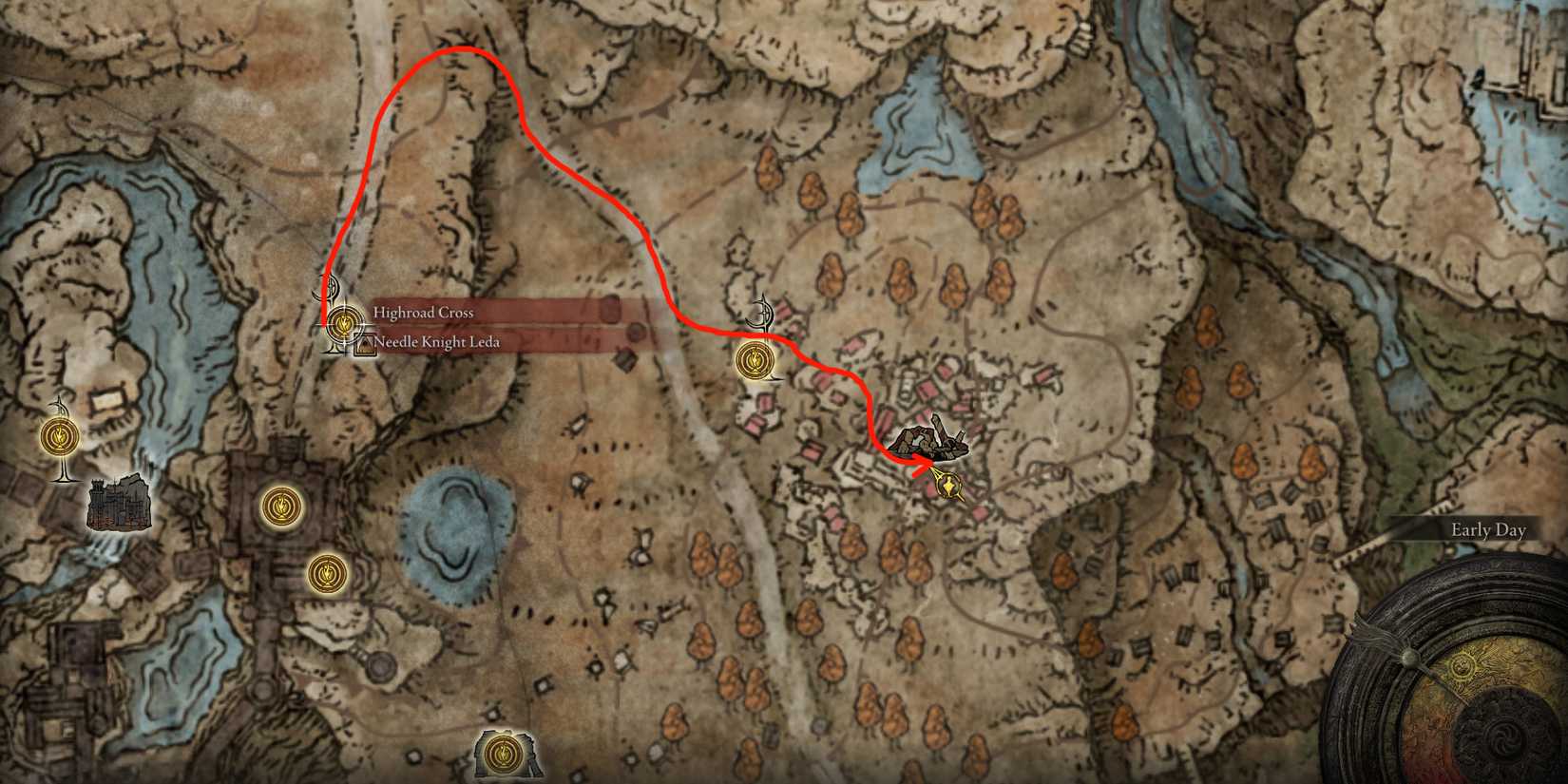This screenshot has height=784, width=1568.
Task: Select the westernmost site of grace near the fort
Action: tap(59, 437)
